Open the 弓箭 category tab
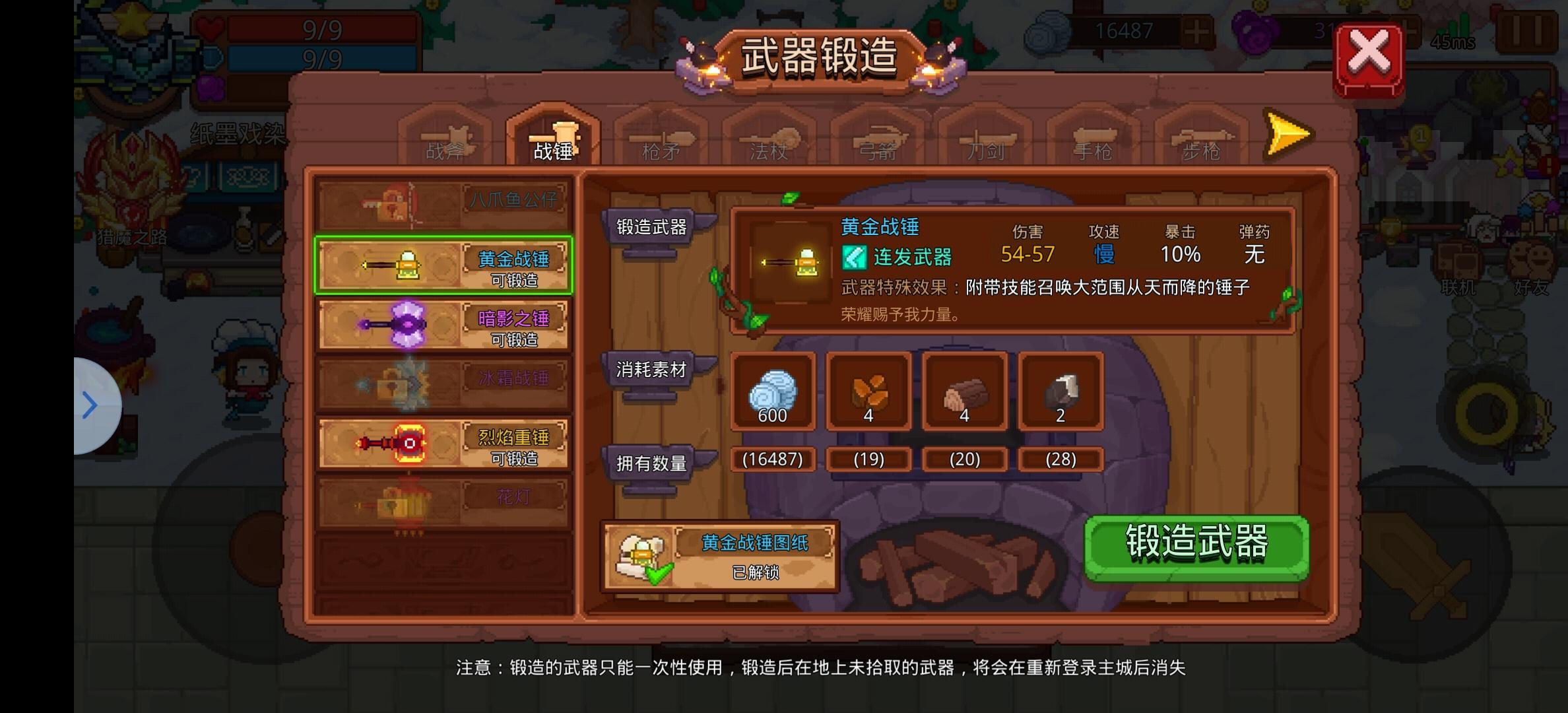The height and width of the screenshot is (713, 1568). tap(878, 142)
